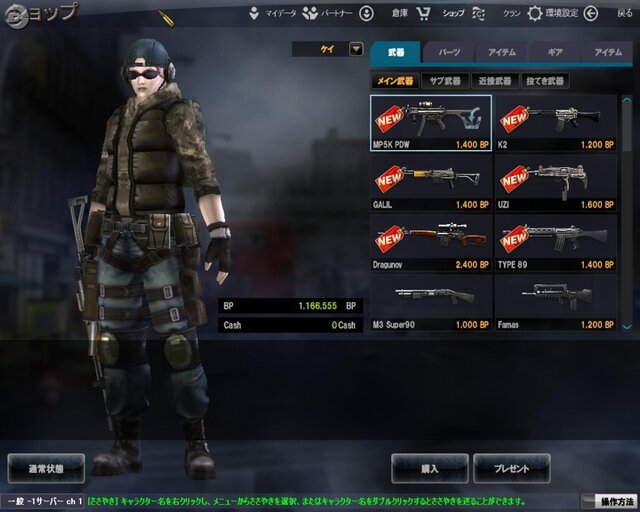Click the プレゼント (Gift) button
This screenshot has width=640, height=512.
coord(511,467)
